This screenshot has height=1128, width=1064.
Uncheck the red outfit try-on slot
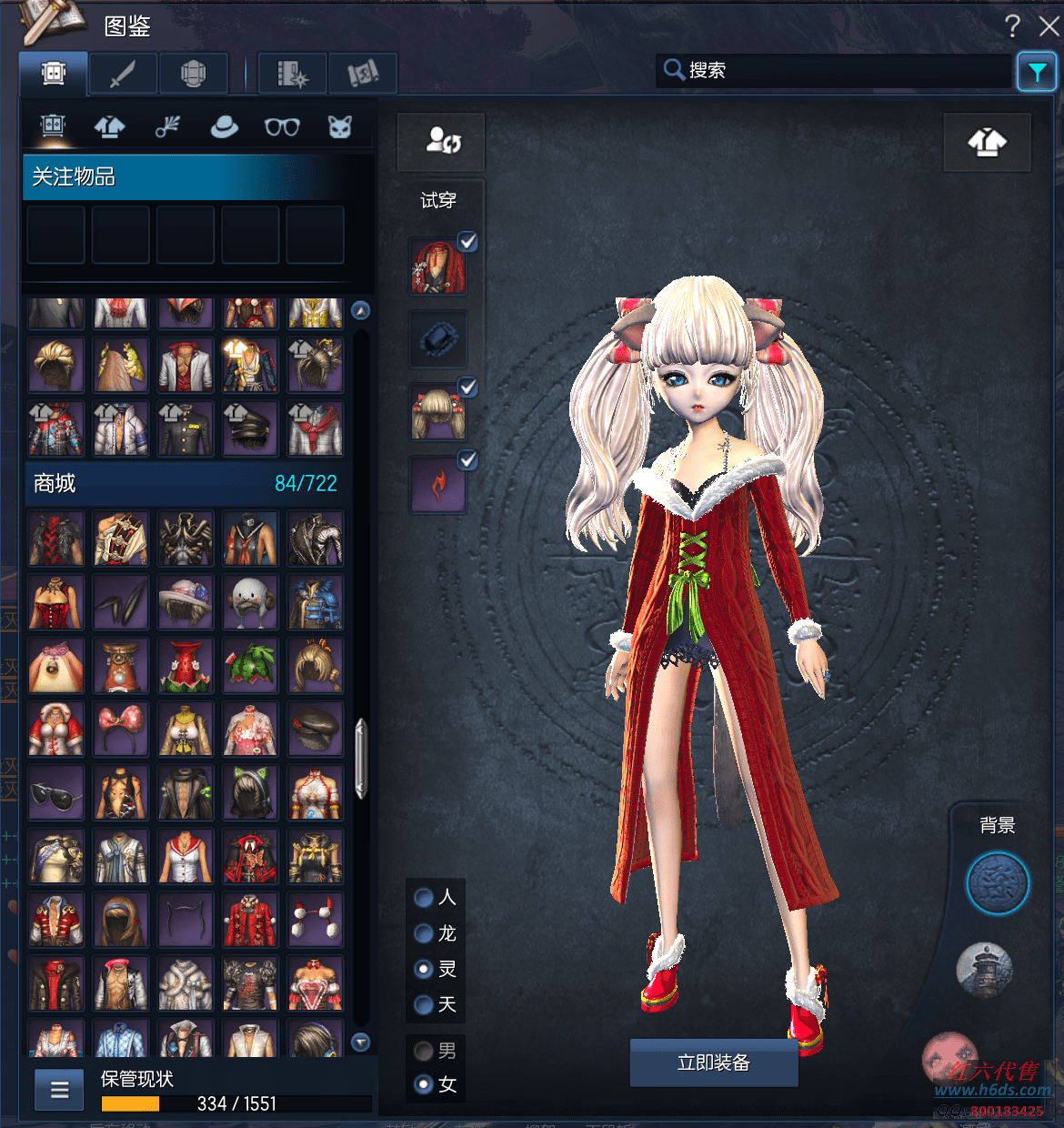(467, 242)
